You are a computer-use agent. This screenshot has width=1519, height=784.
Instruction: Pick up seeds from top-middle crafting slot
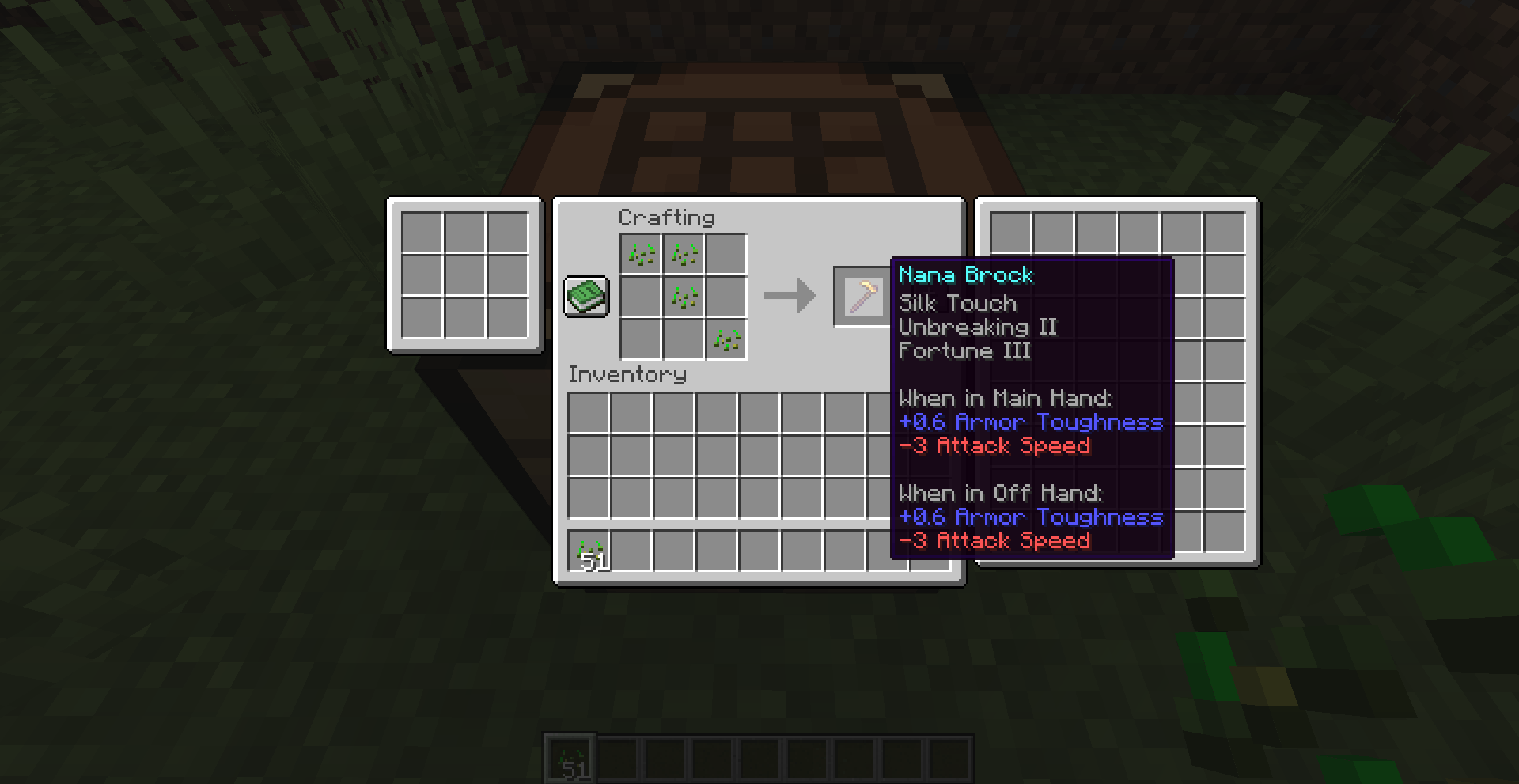coord(682,253)
